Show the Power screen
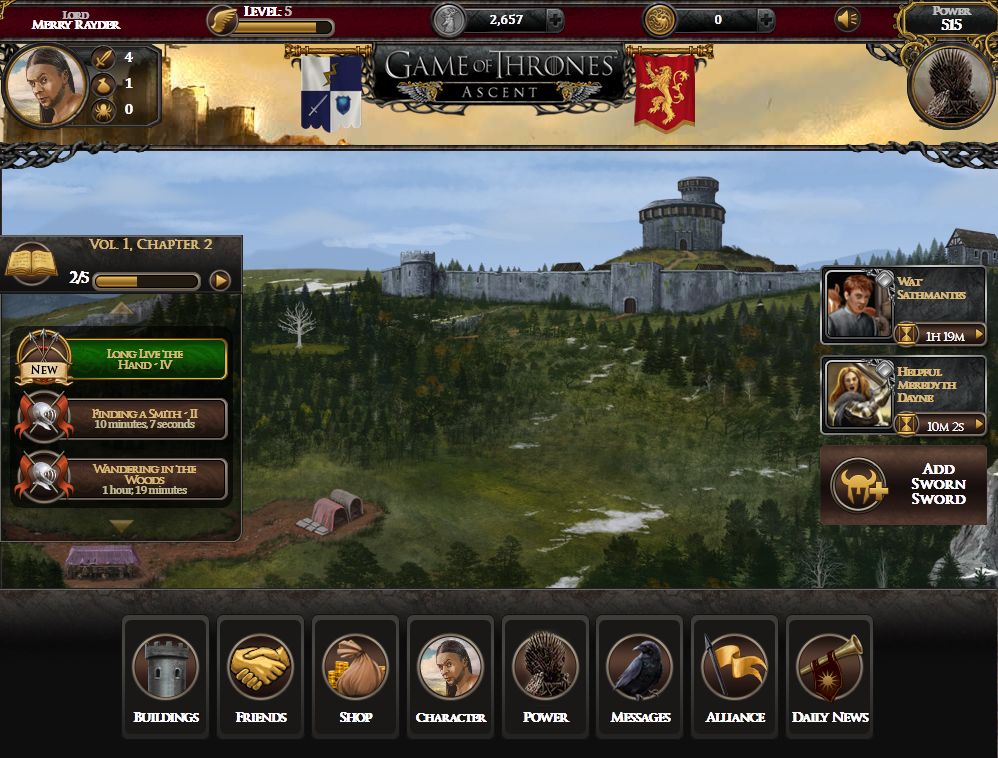Image resolution: width=998 pixels, height=758 pixels. (545, 675)
